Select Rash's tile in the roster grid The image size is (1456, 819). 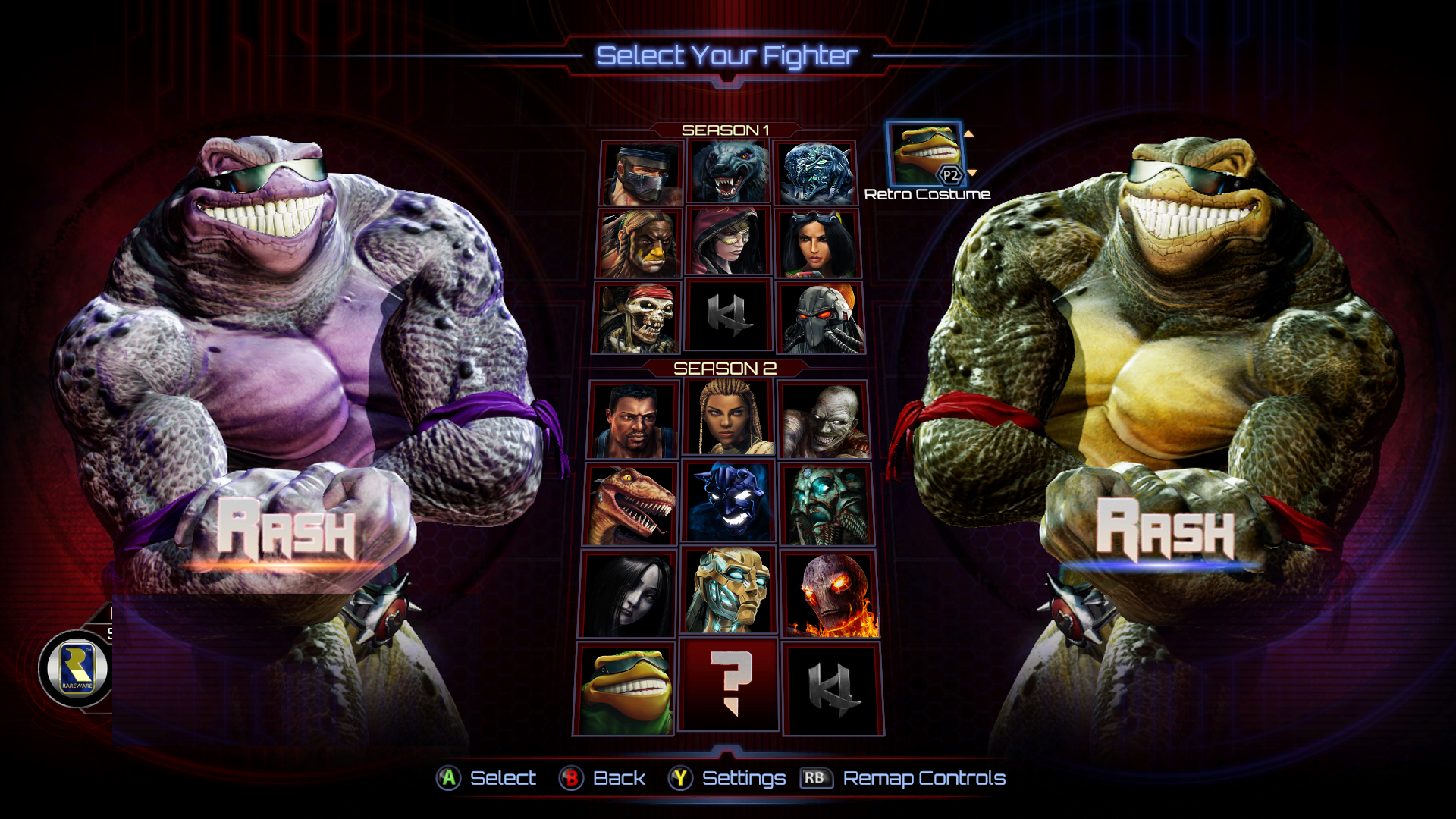click(624, 689)
